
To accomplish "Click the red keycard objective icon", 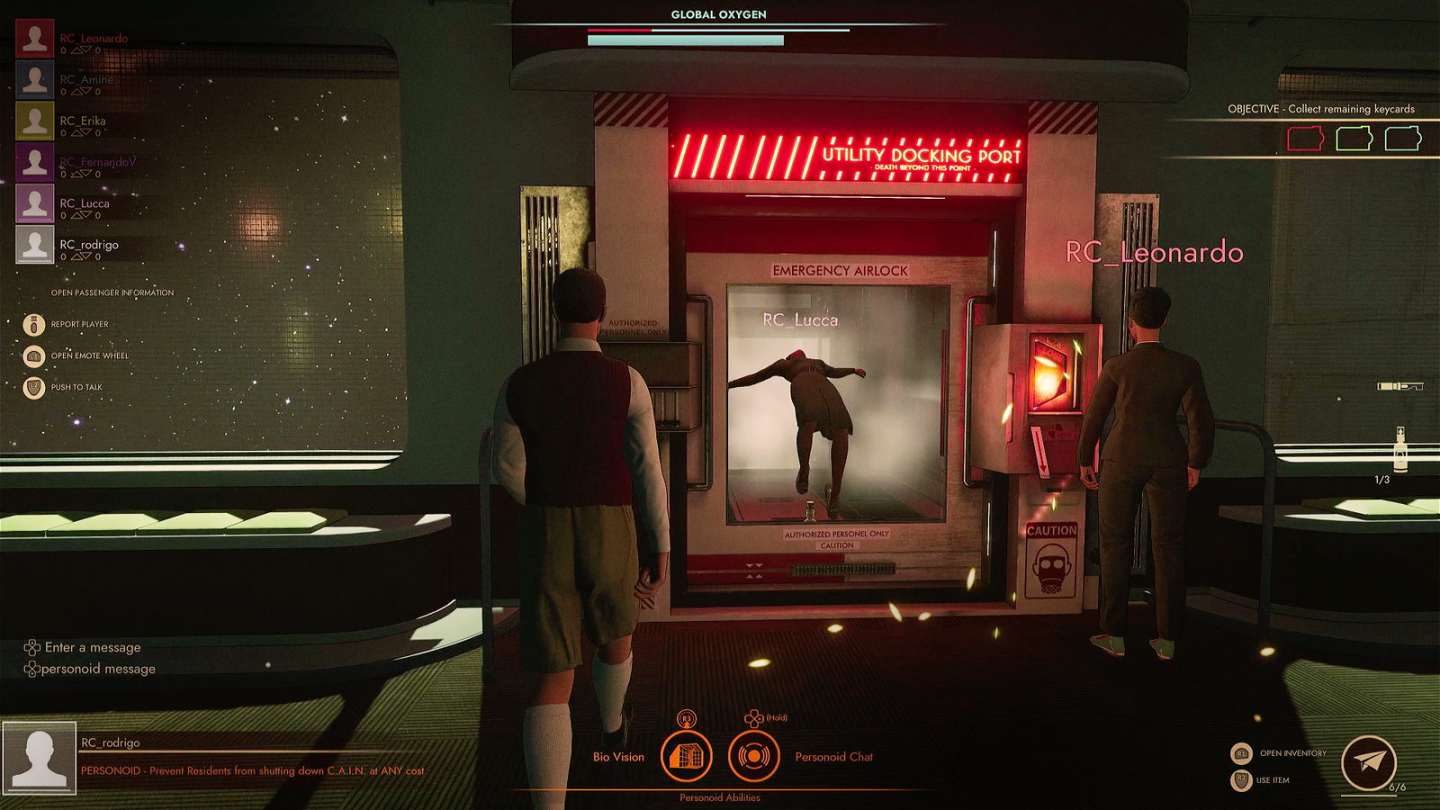I will click(x=1305, y=138).
